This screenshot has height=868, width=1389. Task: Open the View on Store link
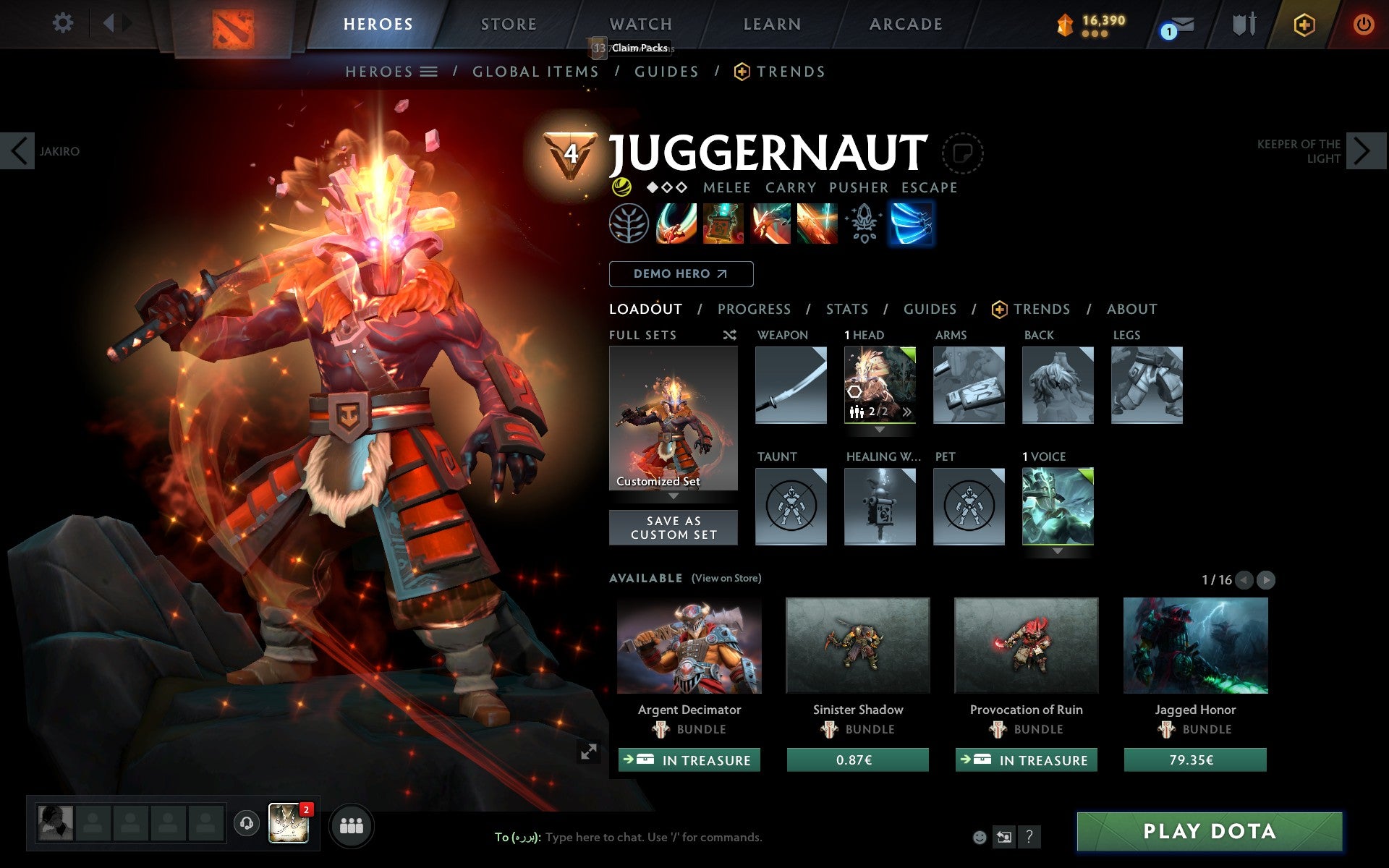point(726,578)
